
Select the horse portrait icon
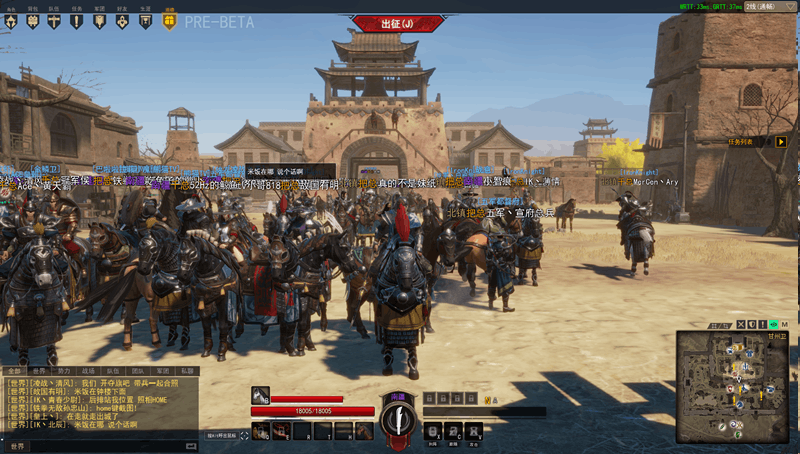point(260,395)
